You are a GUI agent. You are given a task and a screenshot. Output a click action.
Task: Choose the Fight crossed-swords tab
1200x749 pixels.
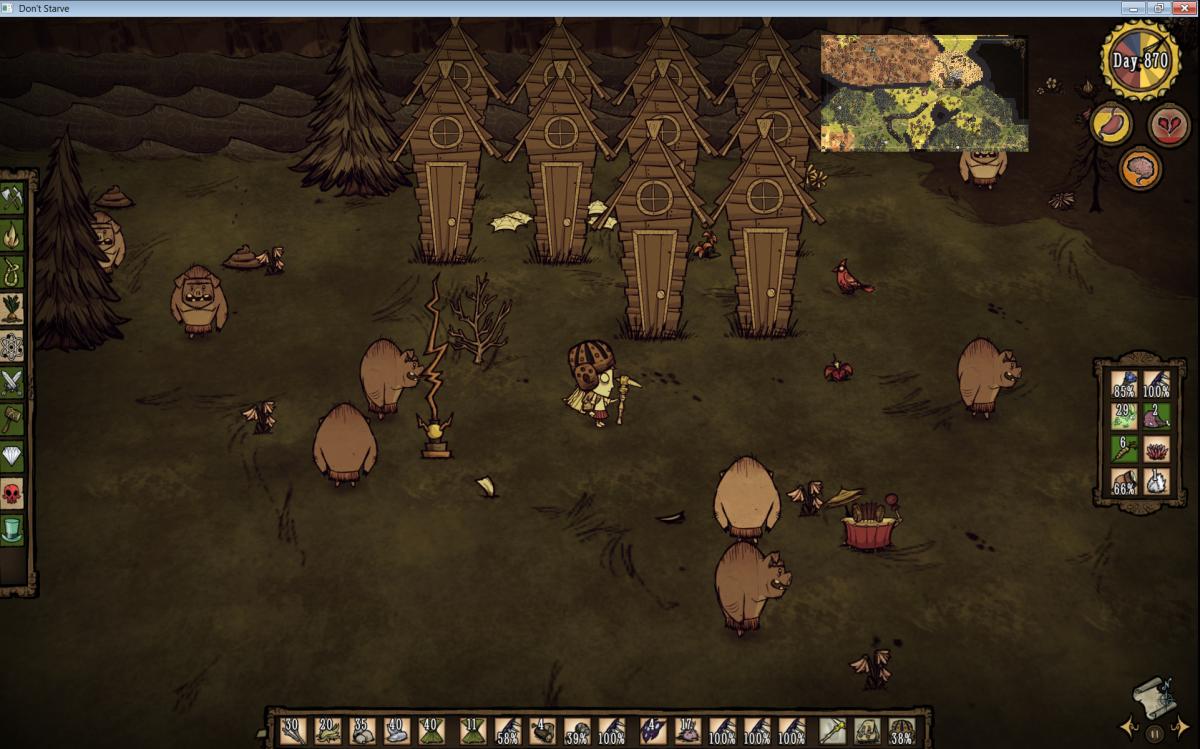[x=12, y=381]
